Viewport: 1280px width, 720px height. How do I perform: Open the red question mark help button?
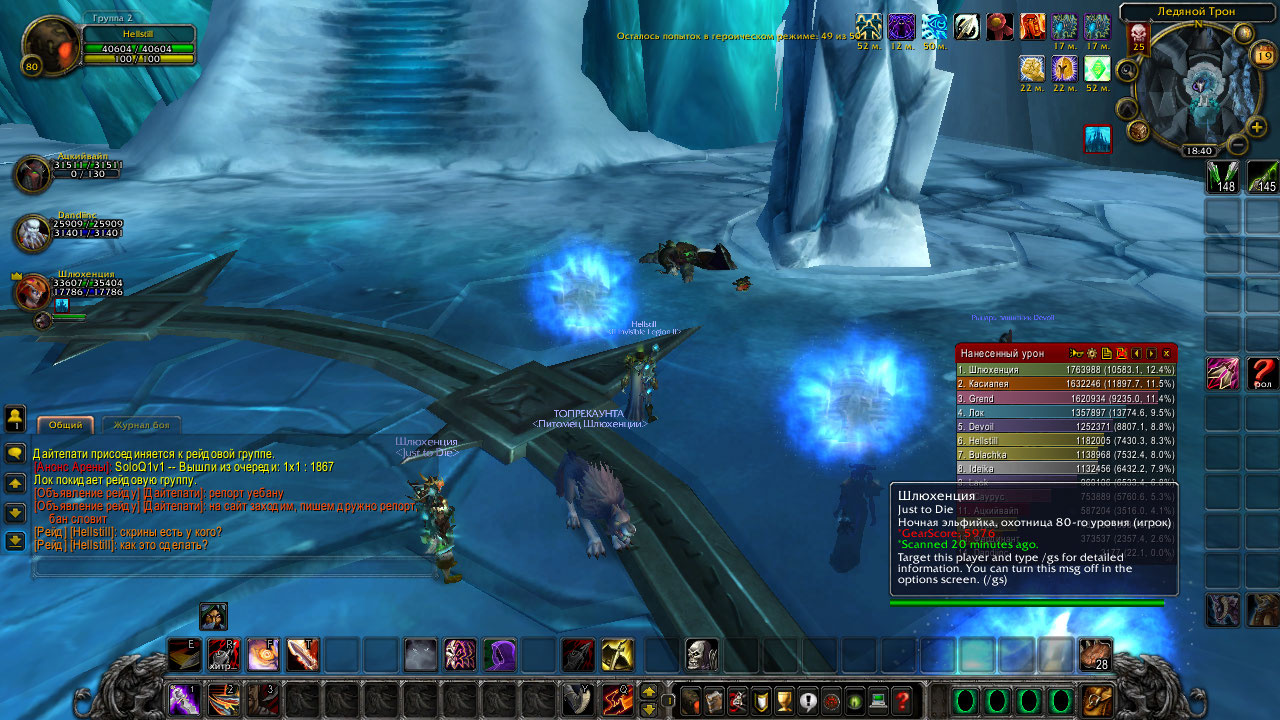[902, 701]
